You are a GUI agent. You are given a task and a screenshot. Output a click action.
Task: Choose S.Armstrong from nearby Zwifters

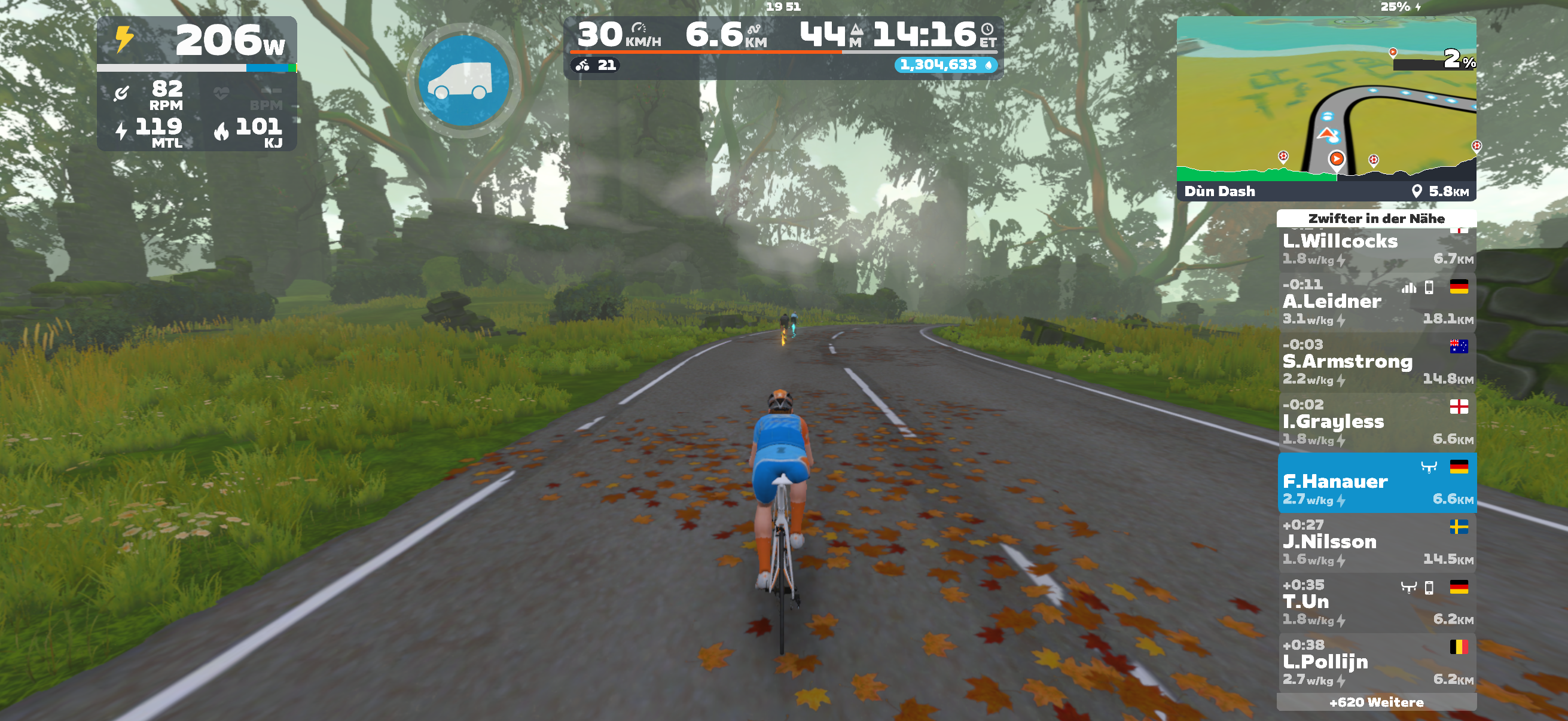(1375, 362)
